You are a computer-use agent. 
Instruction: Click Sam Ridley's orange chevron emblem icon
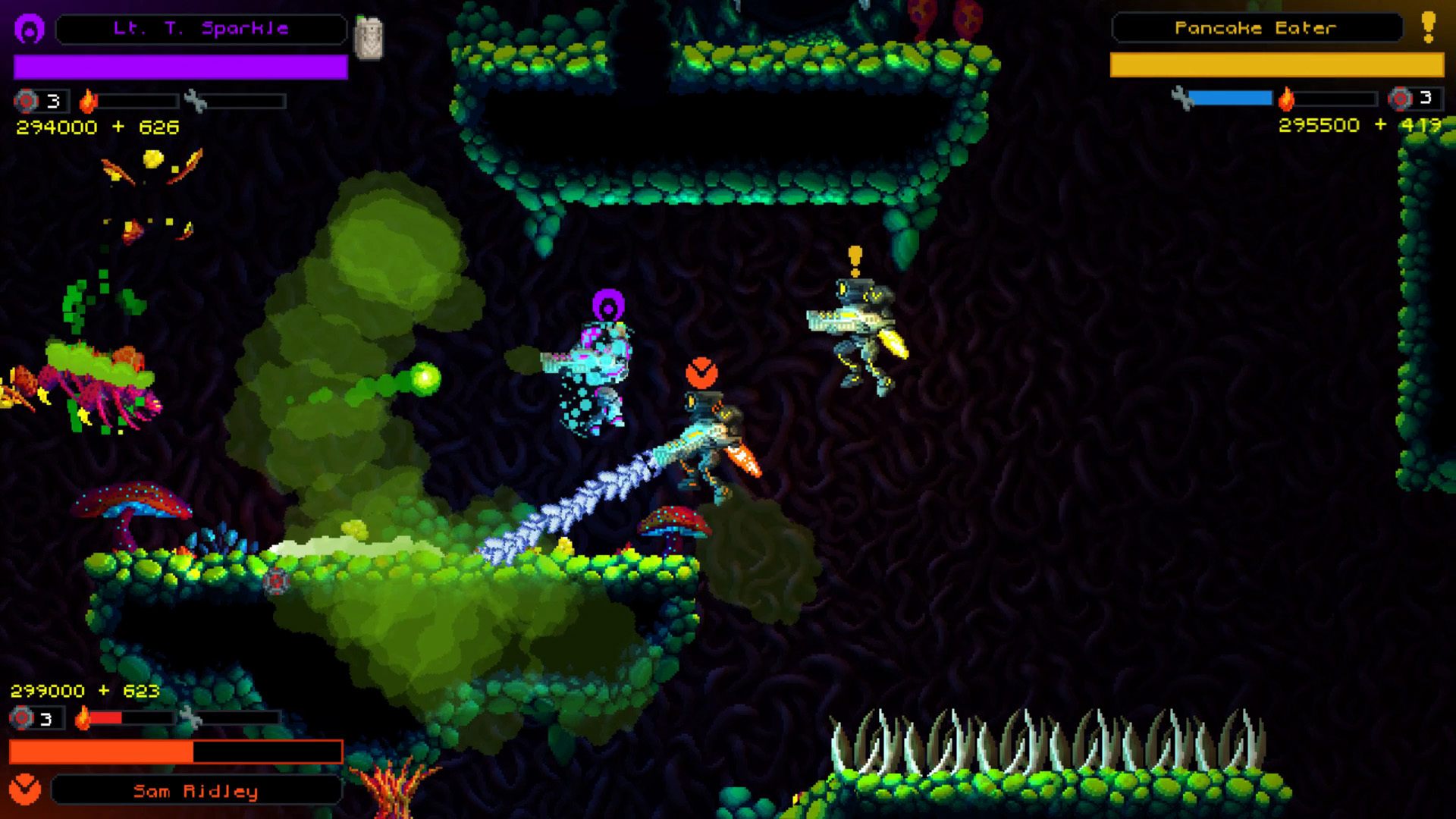tap(25, 790)
